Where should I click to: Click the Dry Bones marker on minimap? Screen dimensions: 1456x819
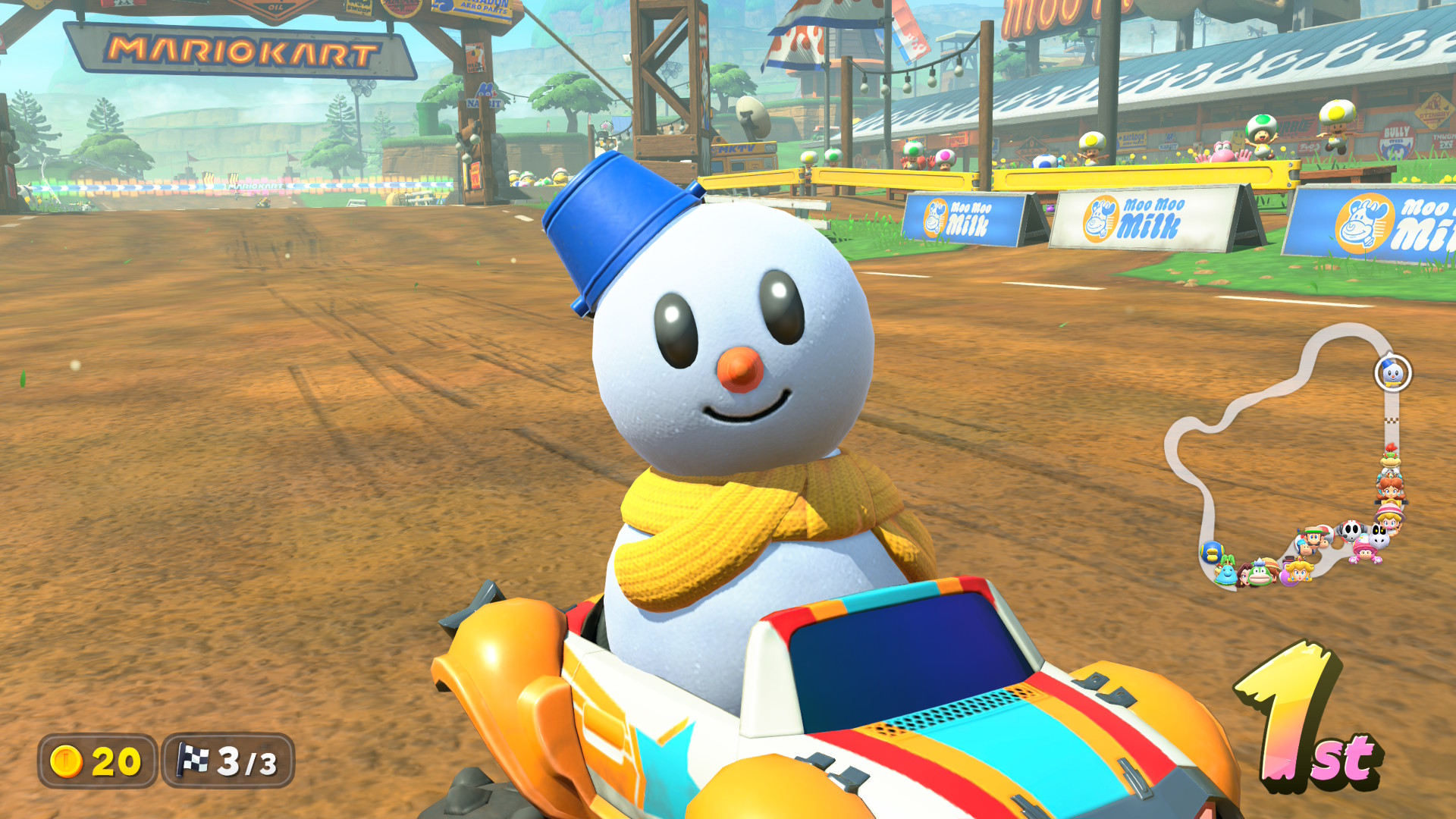(1380, 537)
